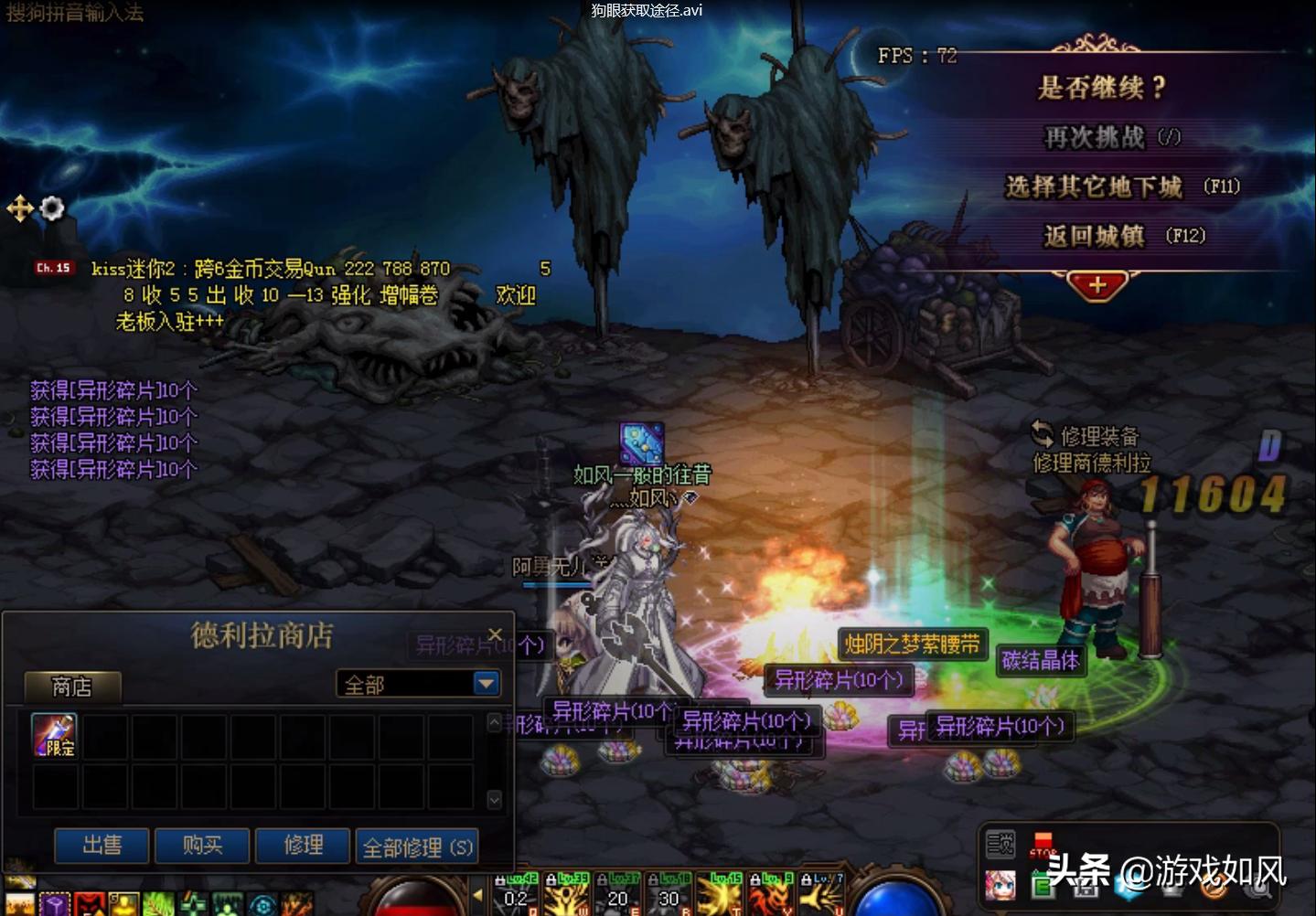Switch to the 商店 tab in the shop window
The height and width of the screenshot is (916, 1316).
[x=71, y=686]
